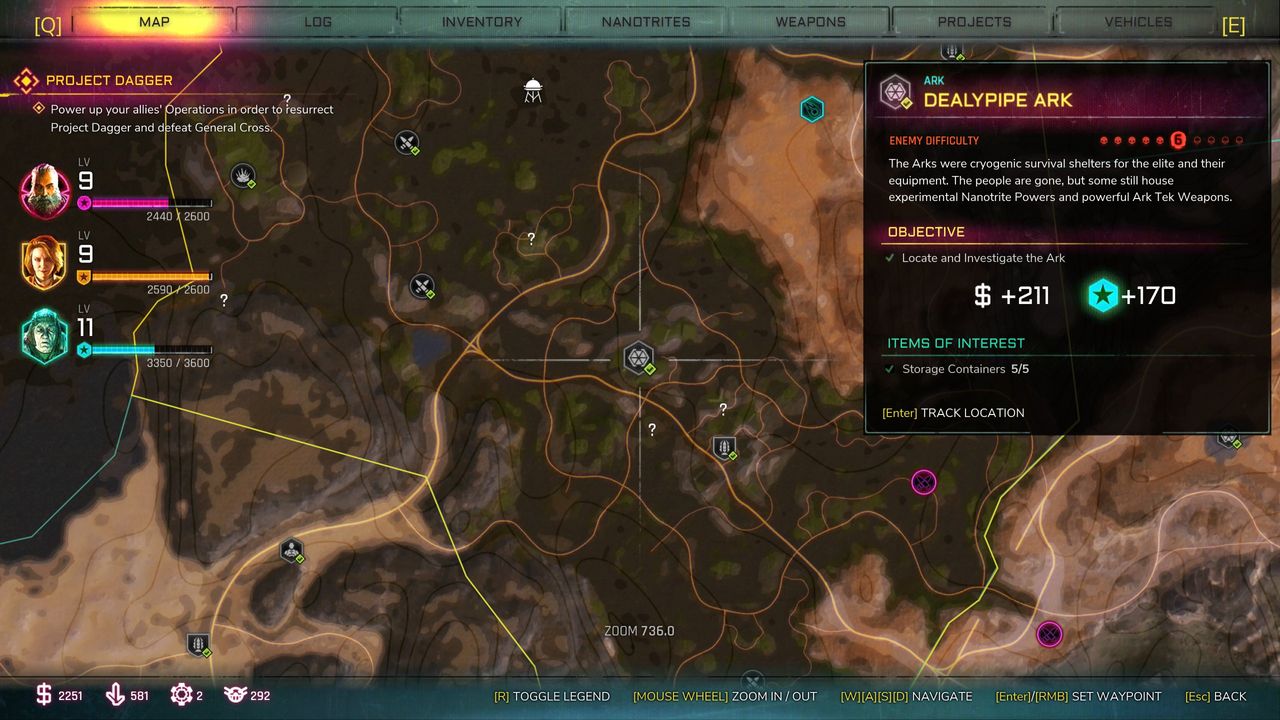Screen dimensions: 1280x720
Task: Select the water tower map marker
Action: coord(533,91)
